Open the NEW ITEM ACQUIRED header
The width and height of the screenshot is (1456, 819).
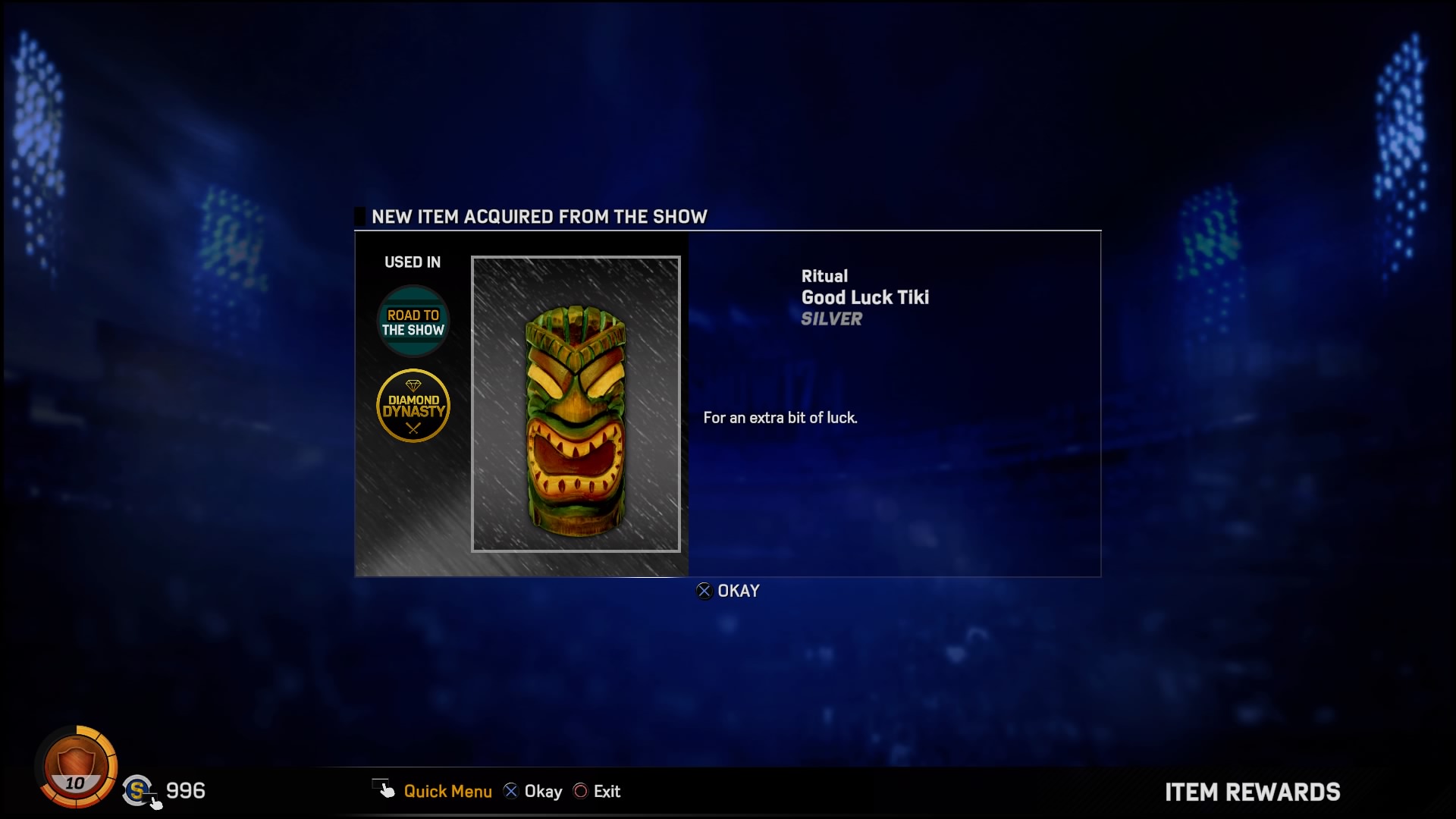click(538, 216)
